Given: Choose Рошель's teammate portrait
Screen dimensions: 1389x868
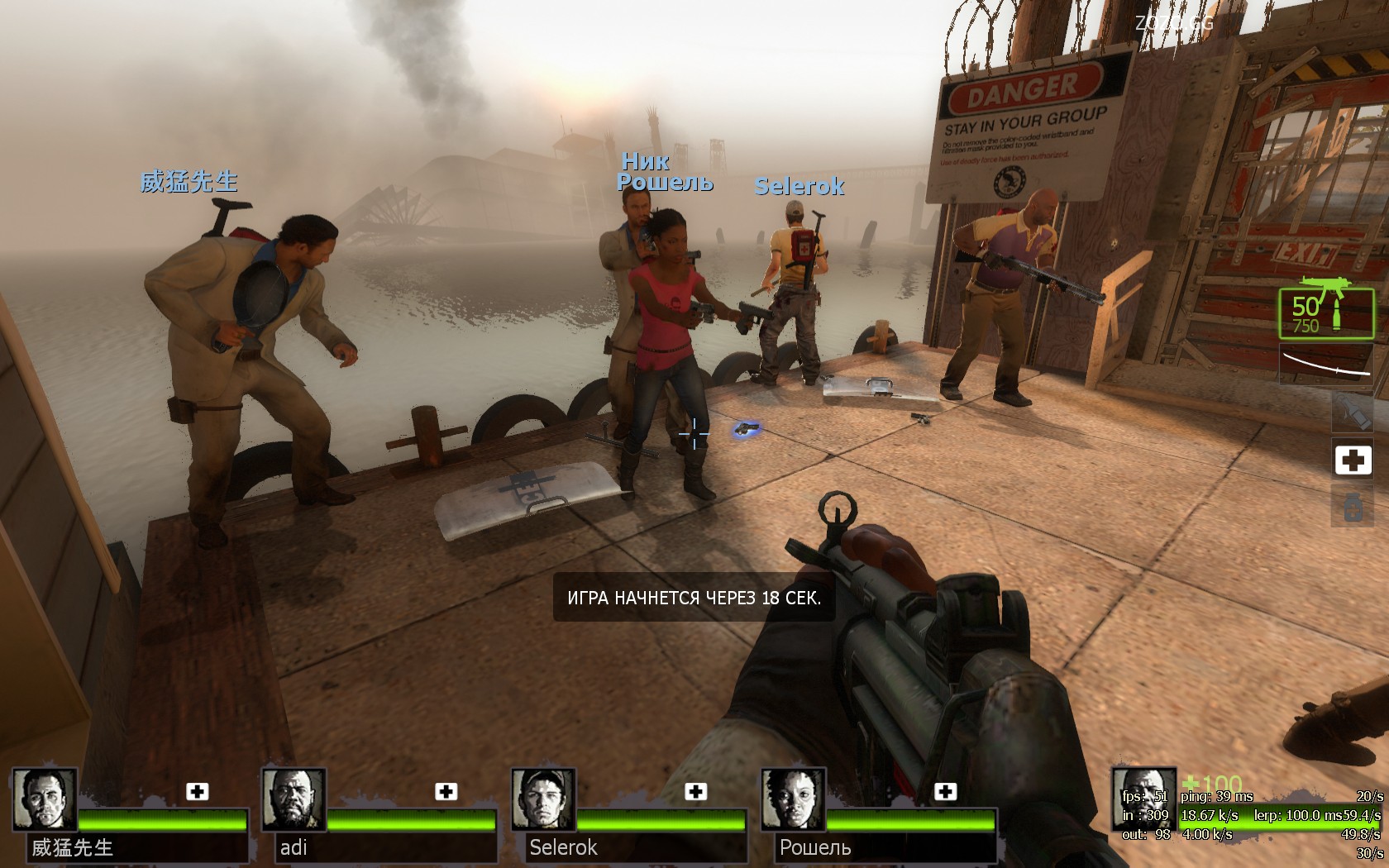Looking at the screenshot, I should click(x=793, y=799).
